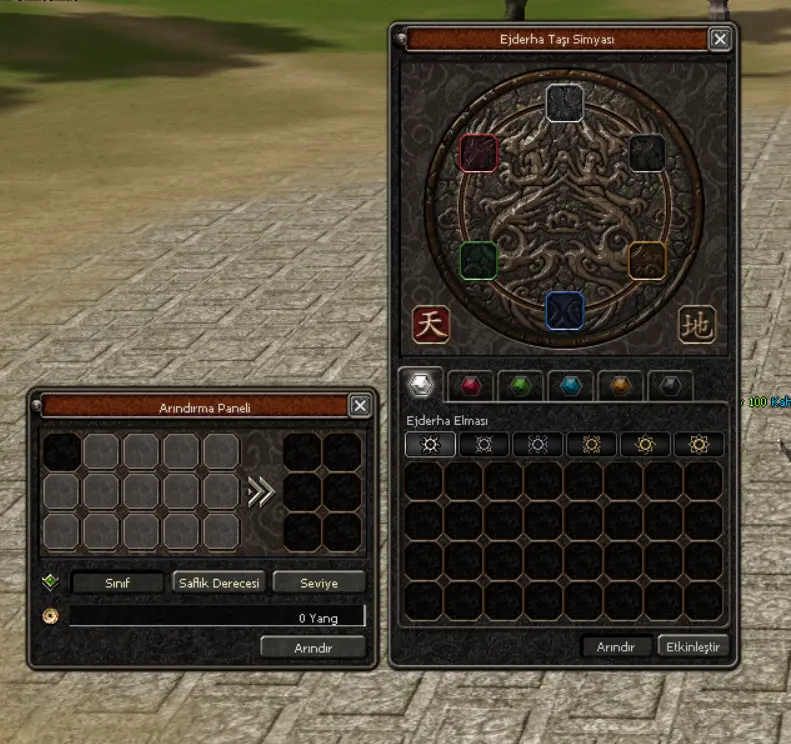
Task: Click Arındır inside the Arındırma Paneli
Action: tap(312, 647)
